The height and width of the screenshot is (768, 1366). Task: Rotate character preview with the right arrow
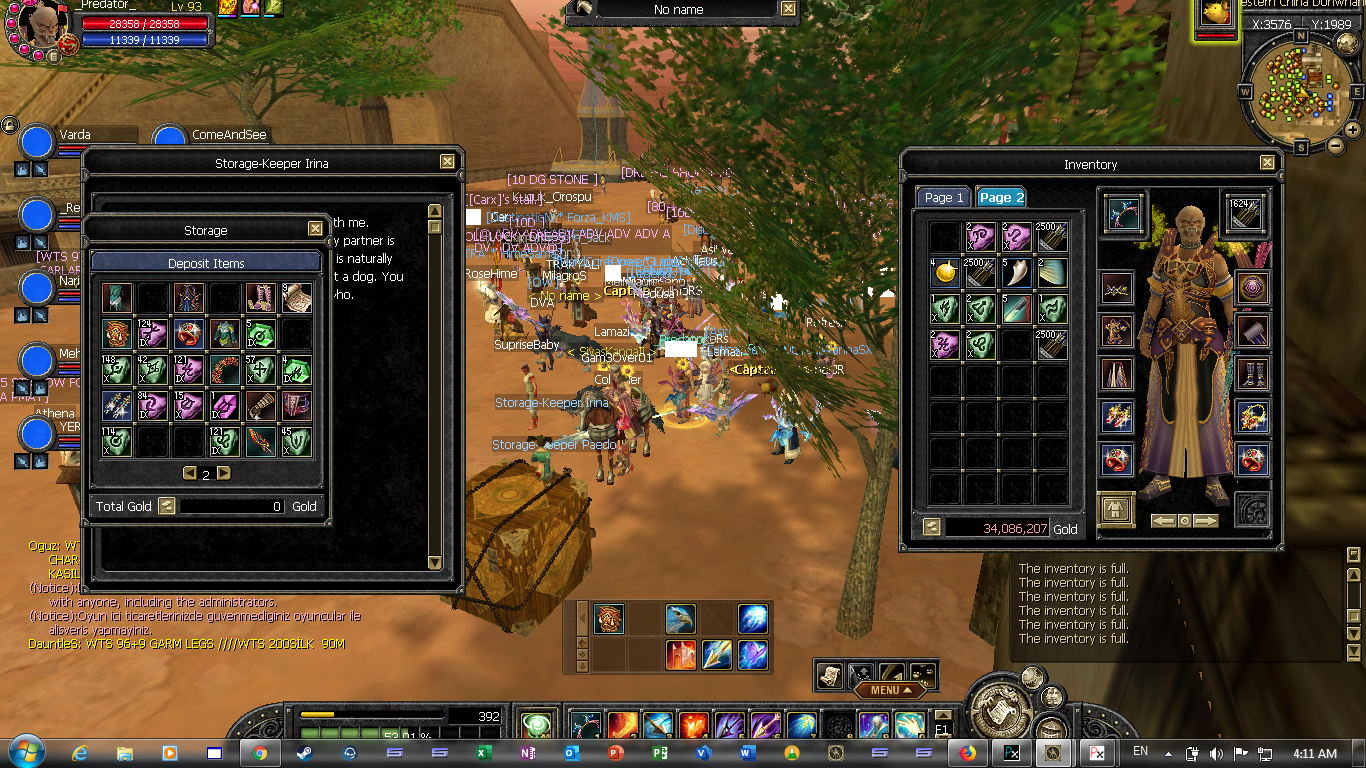(x=1206, y=520)
